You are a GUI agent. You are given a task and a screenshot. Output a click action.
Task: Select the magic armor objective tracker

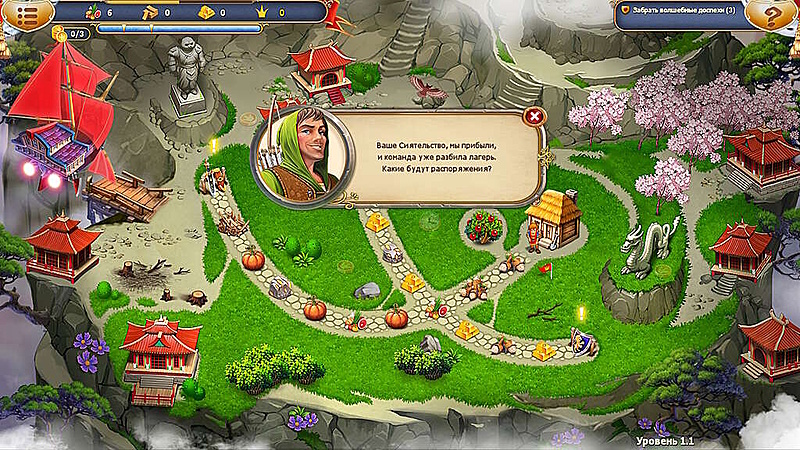690,10
